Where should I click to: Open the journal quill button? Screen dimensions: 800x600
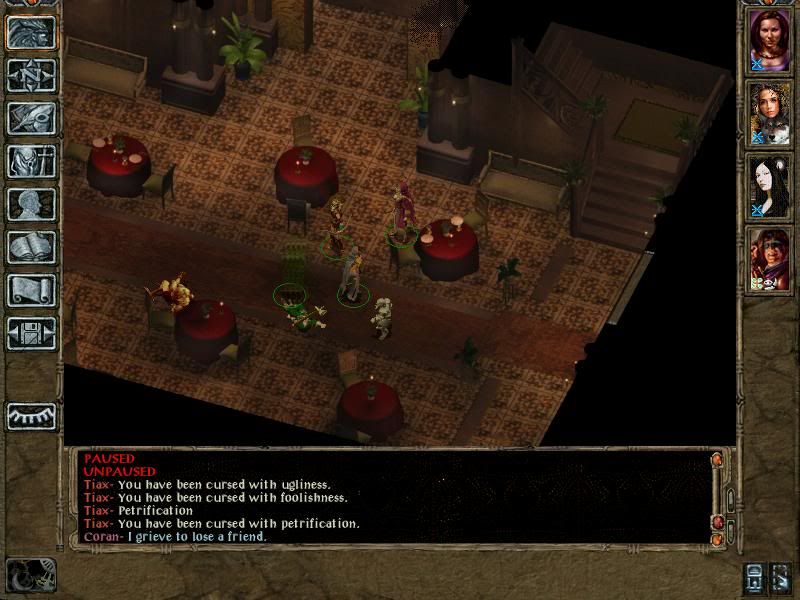pyautogui.click(x=31, y=118)
